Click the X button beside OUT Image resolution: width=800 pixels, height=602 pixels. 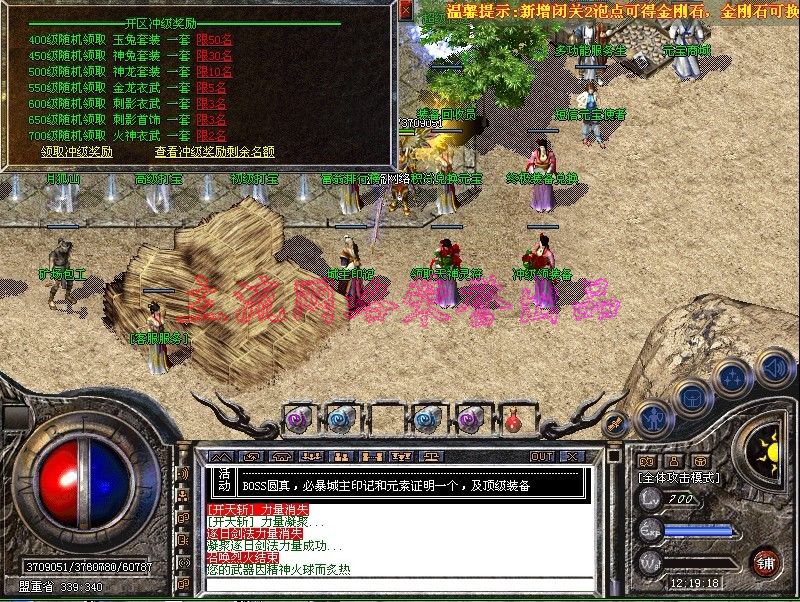(571, 457)
